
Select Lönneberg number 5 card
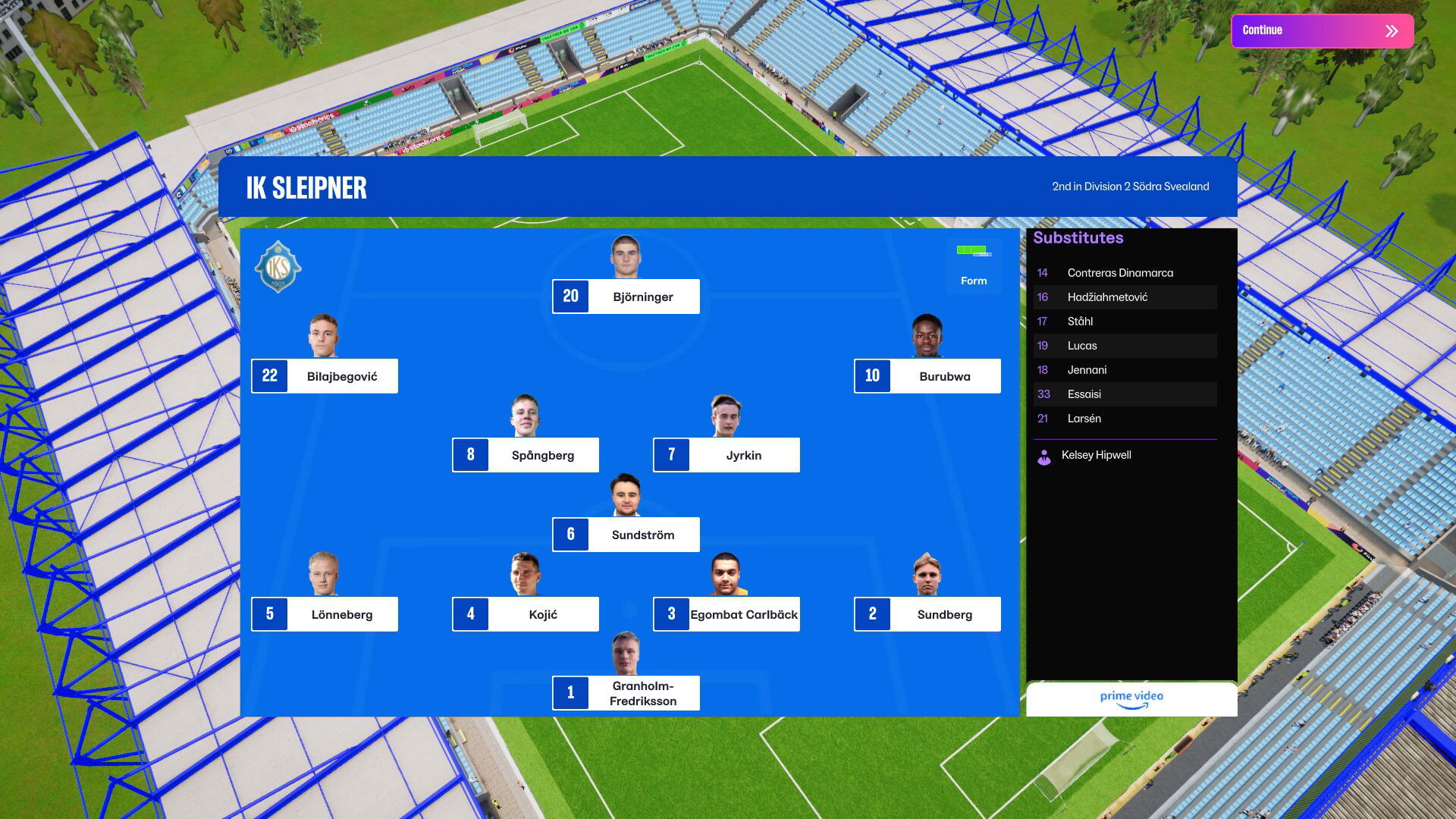tap(325, 614)
